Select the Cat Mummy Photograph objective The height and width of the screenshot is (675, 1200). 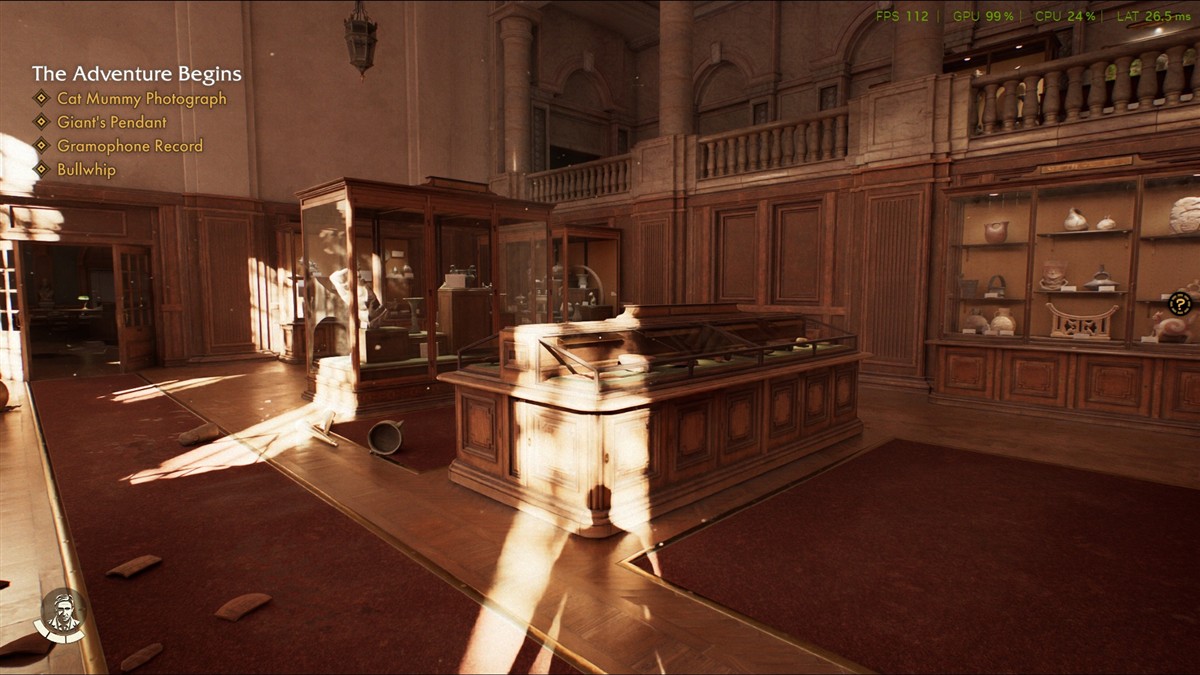(x=141, y=99)
